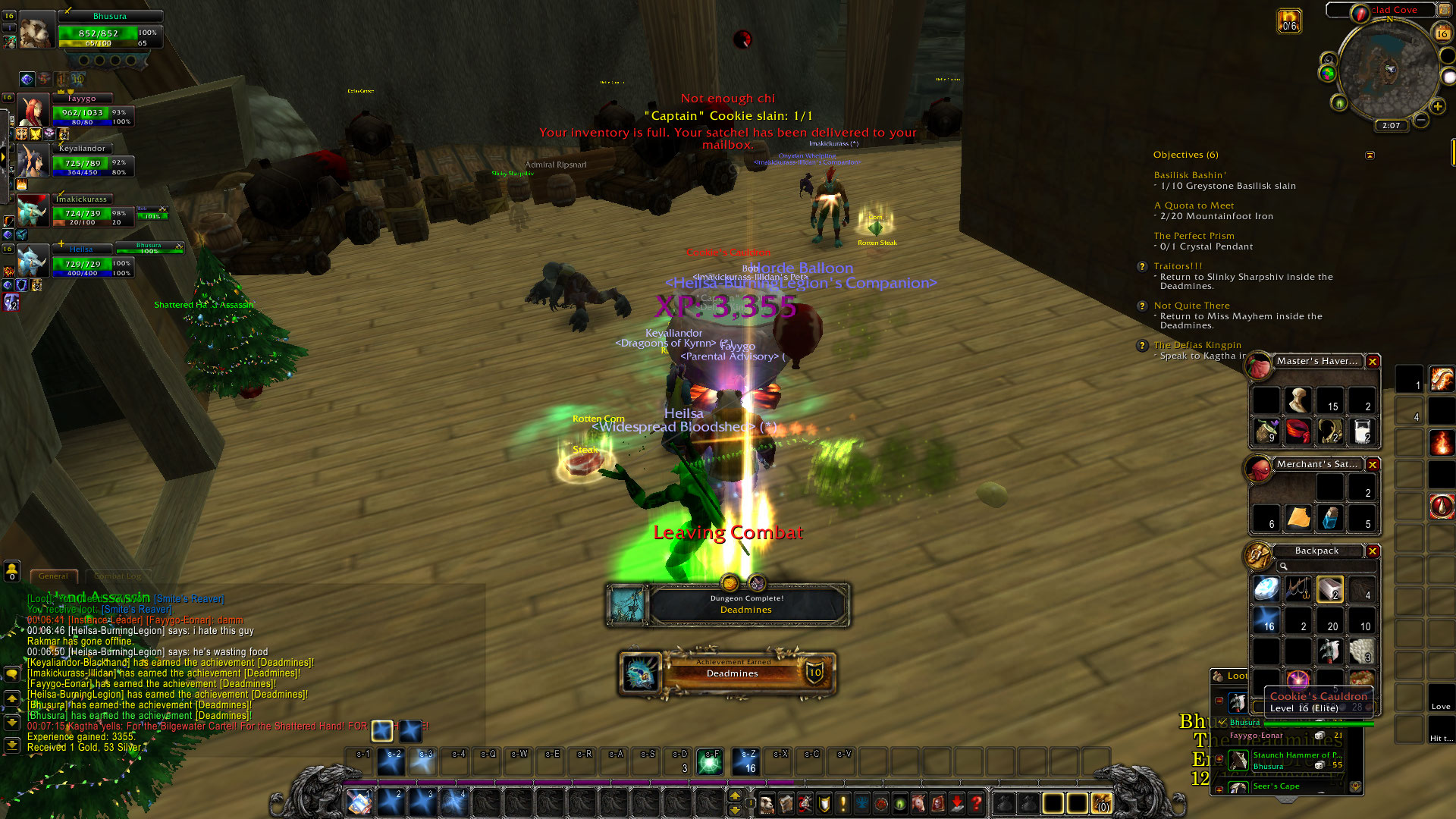The height and width of the screenshot is (819, 1456).
Task: Close the Merchant's Satchel bag window
Action: coord(1373,464)
